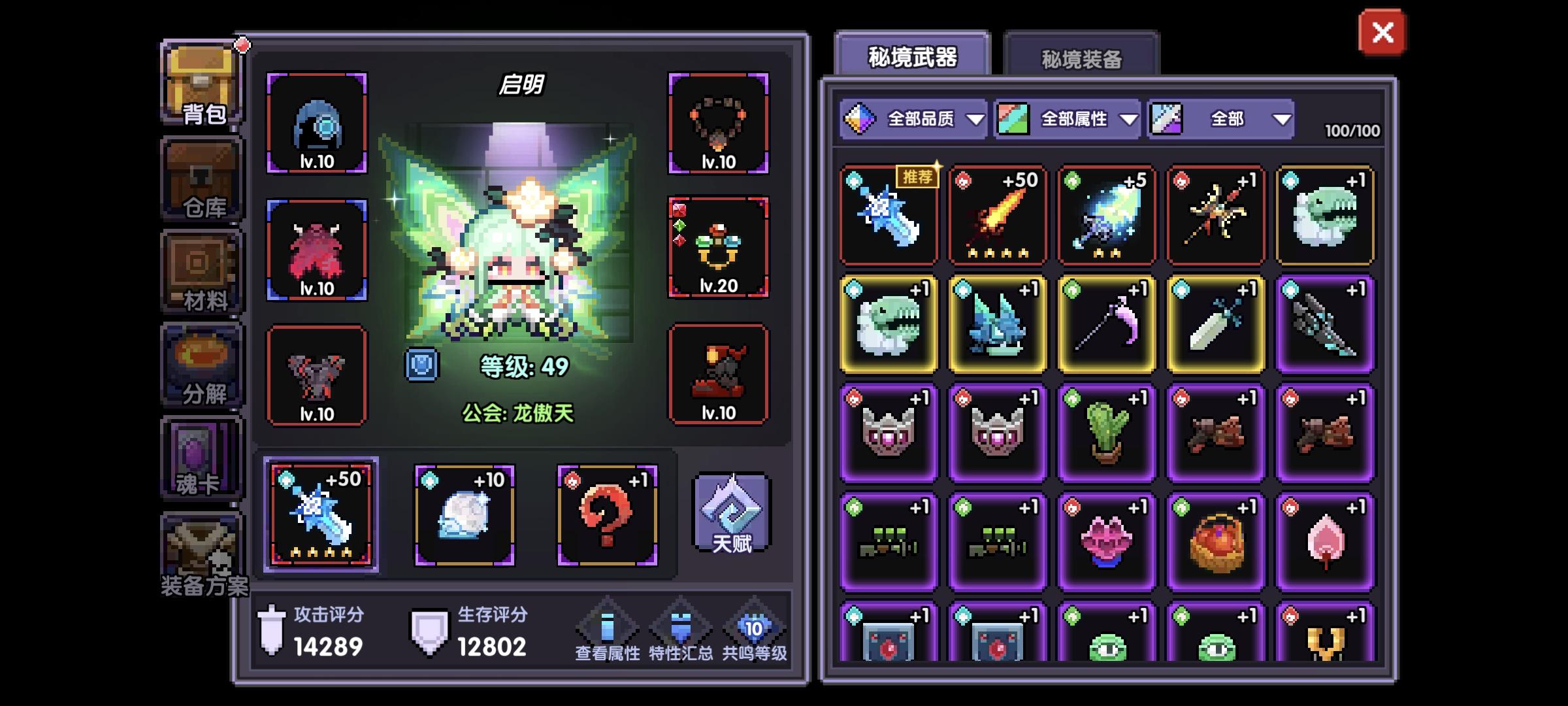Select the +50 flame sword item
This screenshot has width=1568, height=706.
pyautogui.click(x=998, y=216)
